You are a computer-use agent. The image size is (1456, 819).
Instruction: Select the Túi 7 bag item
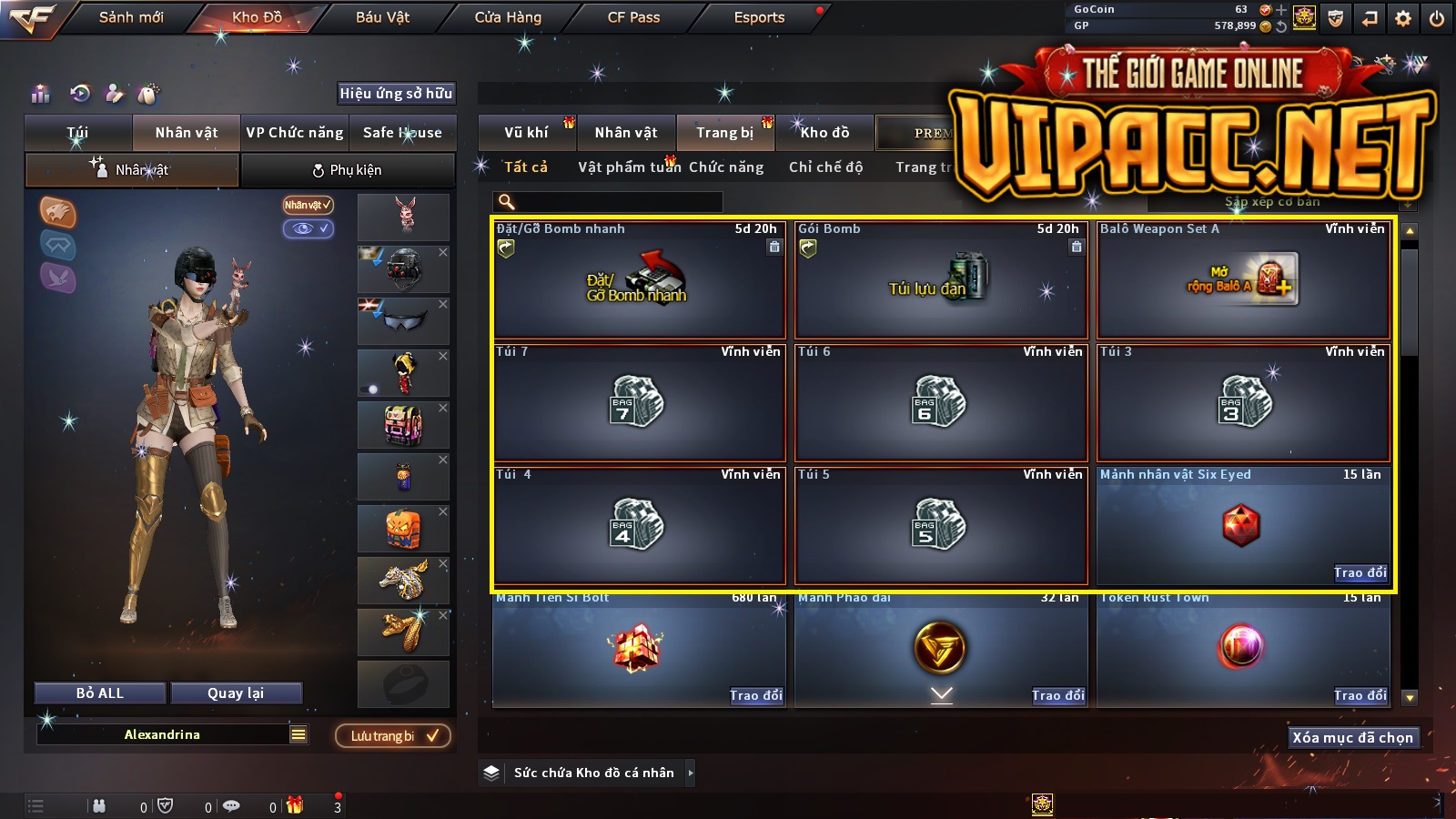point(638,402)
